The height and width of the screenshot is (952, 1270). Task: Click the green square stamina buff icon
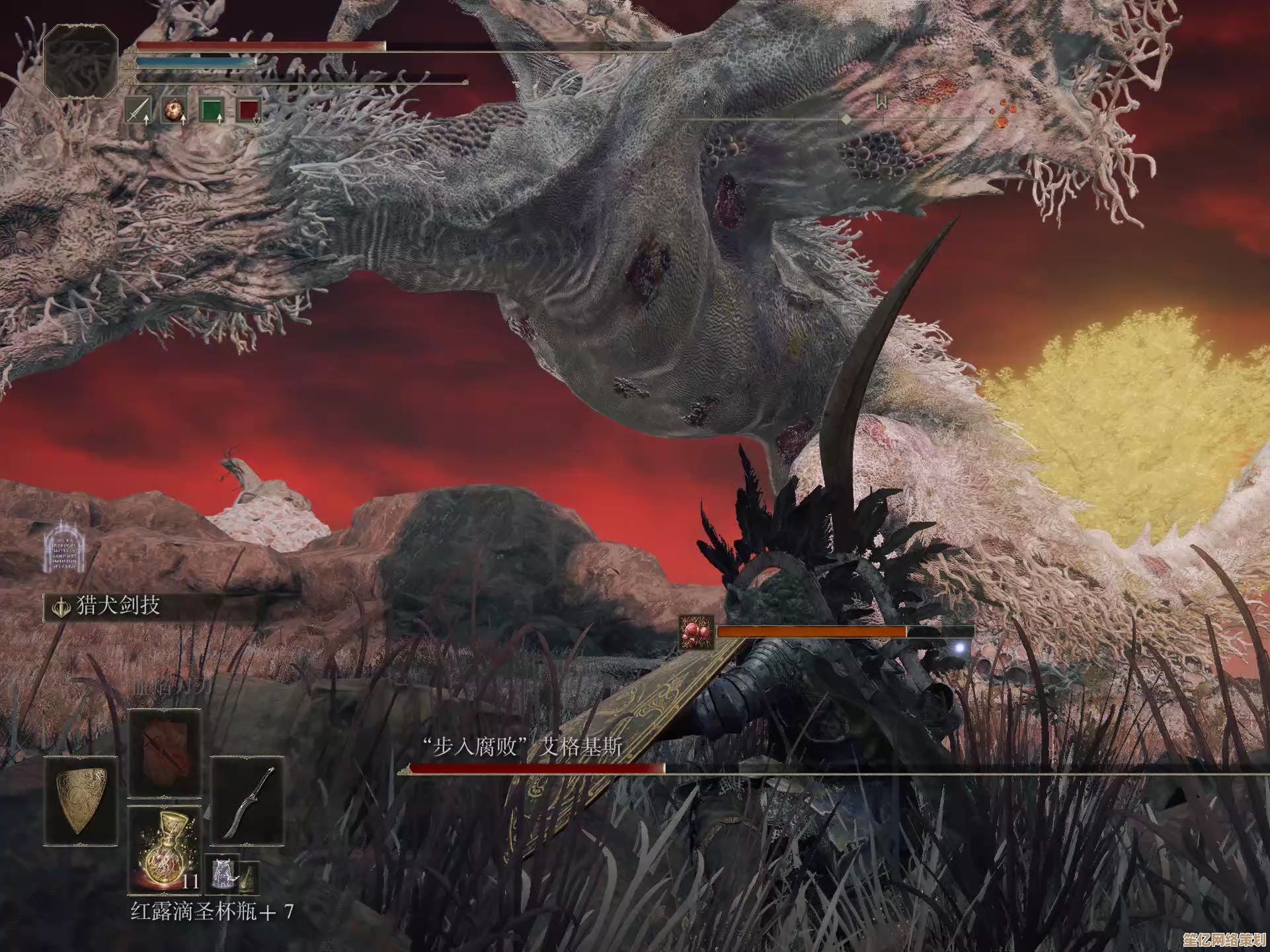point(212,110)
